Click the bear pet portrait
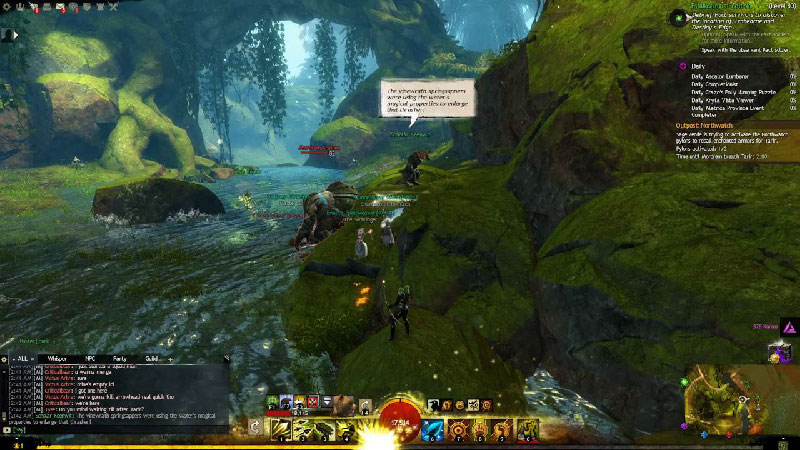The image size is (800, 450). (344, 403)
